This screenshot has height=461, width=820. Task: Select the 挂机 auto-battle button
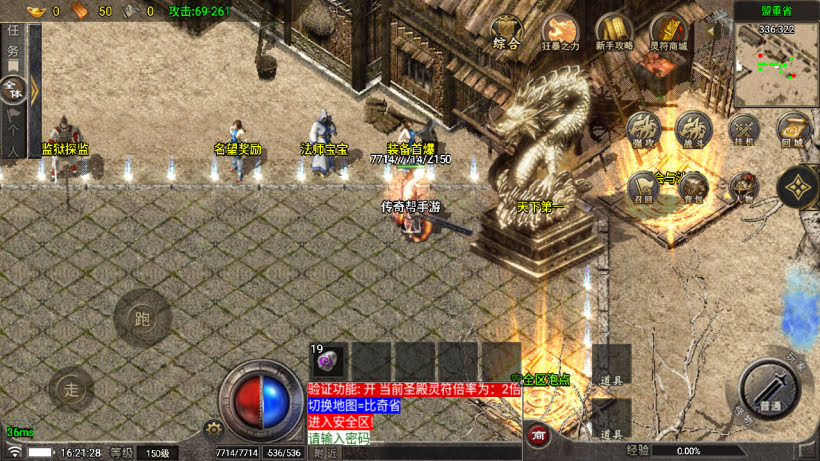coord(743,131)
